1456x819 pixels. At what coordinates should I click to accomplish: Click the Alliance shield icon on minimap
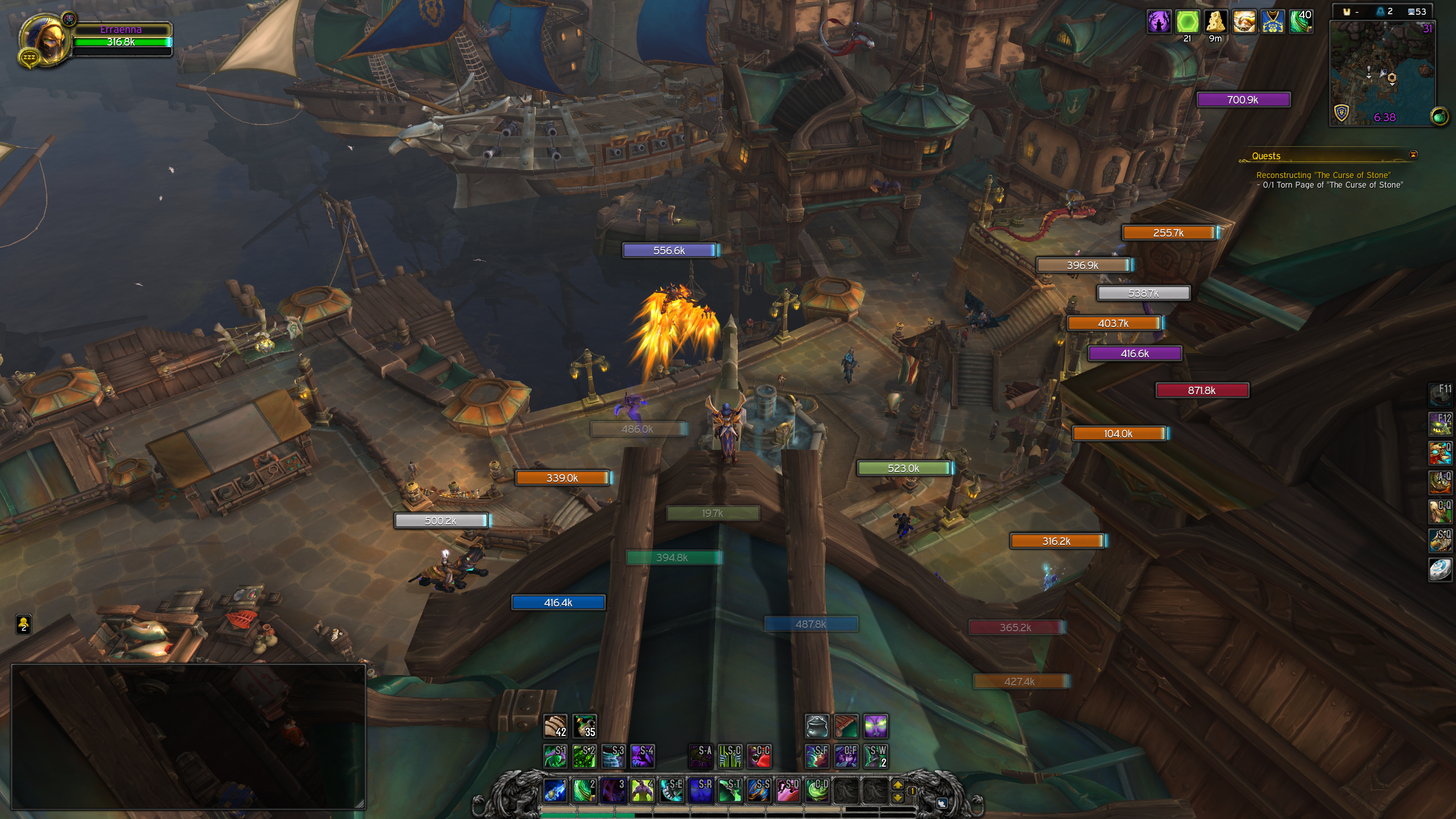pyautogui.click(x=1342, y=113)
